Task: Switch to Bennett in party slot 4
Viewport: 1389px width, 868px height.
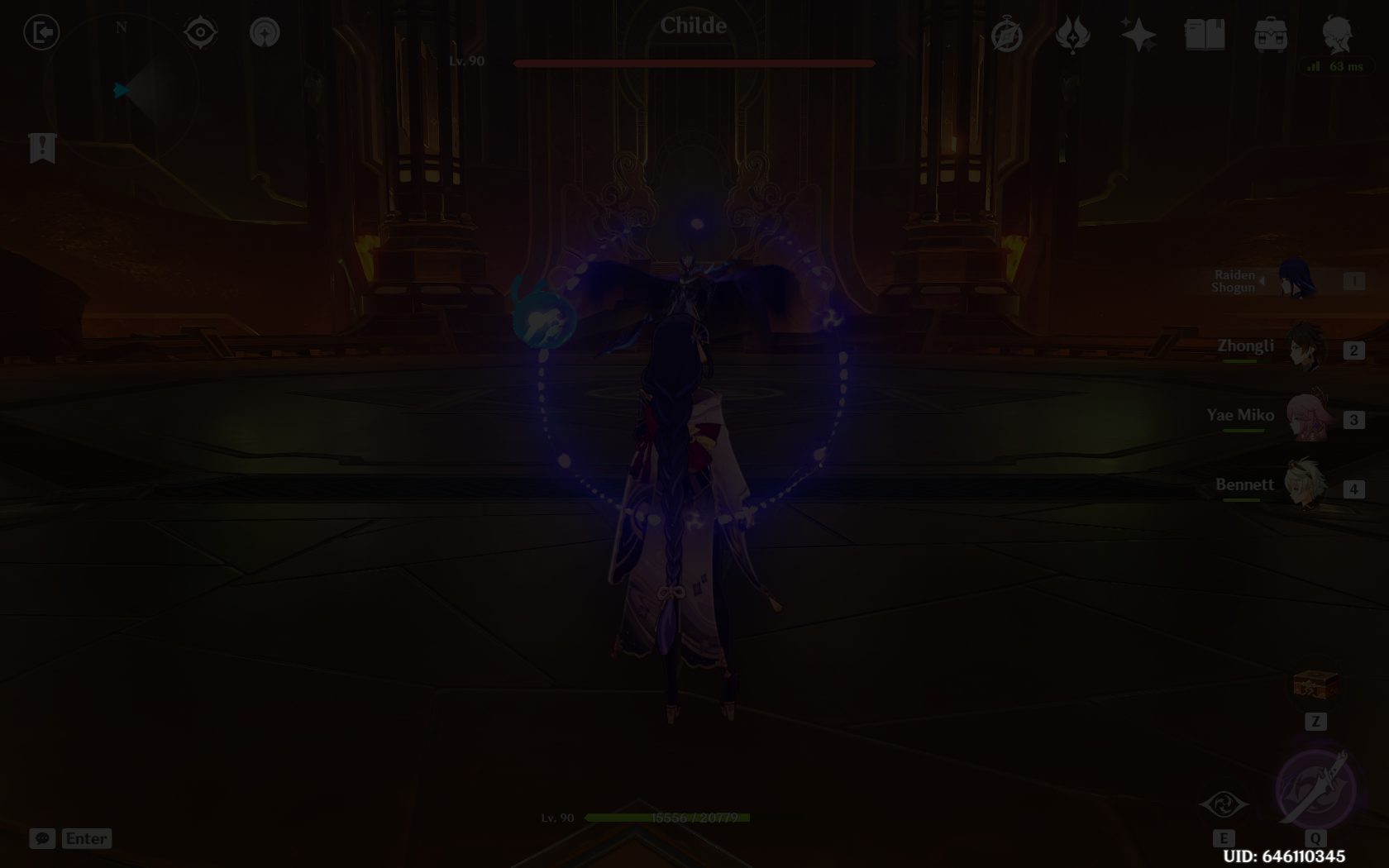Action: pyautogui.click(x=1310, y=486)
